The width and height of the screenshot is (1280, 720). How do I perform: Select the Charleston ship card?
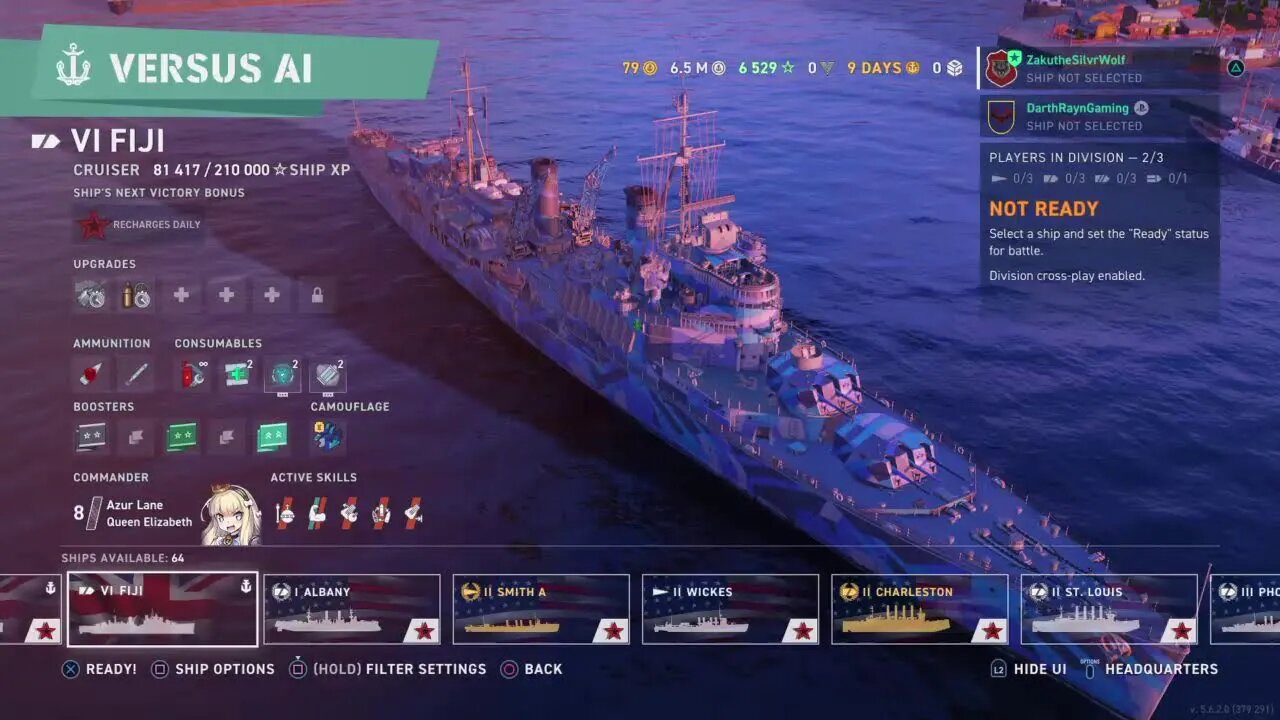[919, 608]
